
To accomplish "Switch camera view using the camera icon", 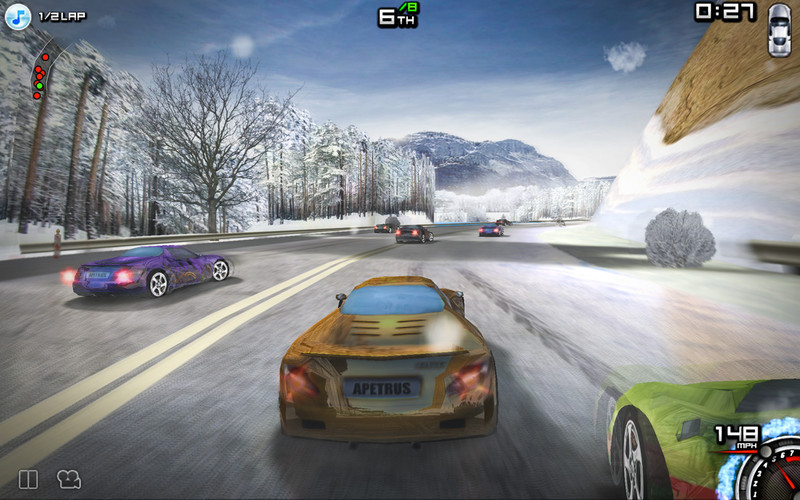I will 68,480.
